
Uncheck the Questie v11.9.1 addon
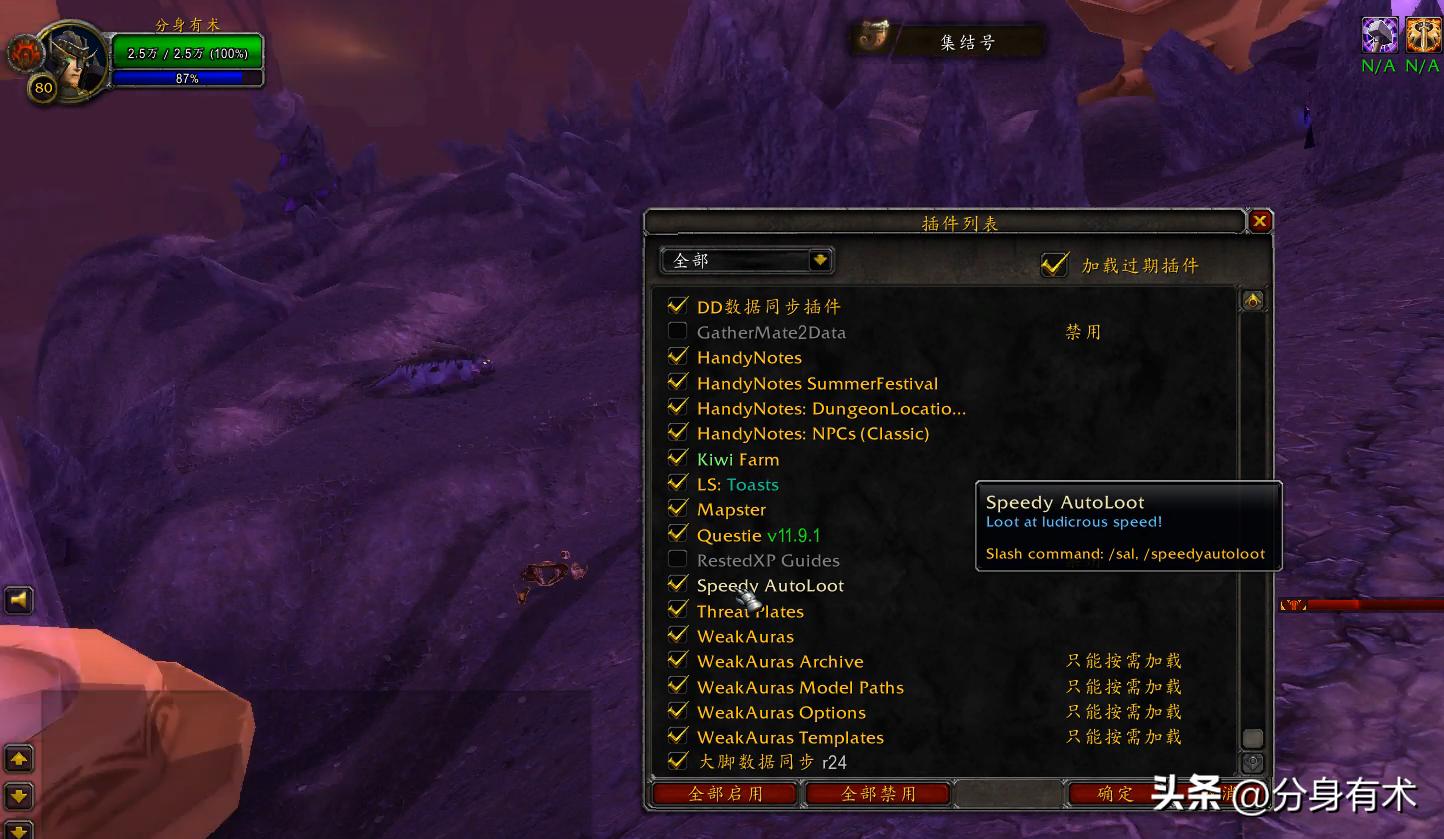pyautogui.click(x=678, y=535)
